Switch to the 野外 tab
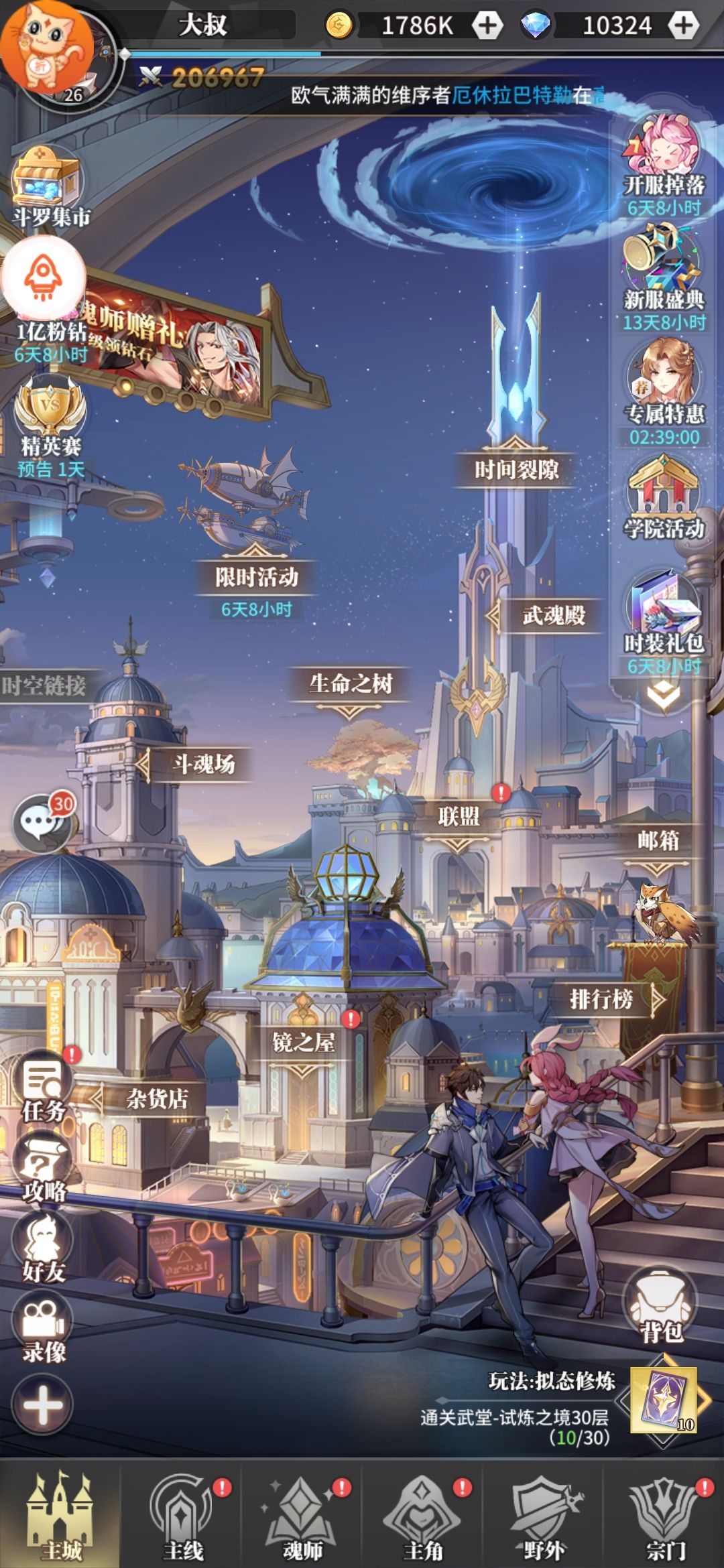The image size is (724, 1568). pos(543,1514)
